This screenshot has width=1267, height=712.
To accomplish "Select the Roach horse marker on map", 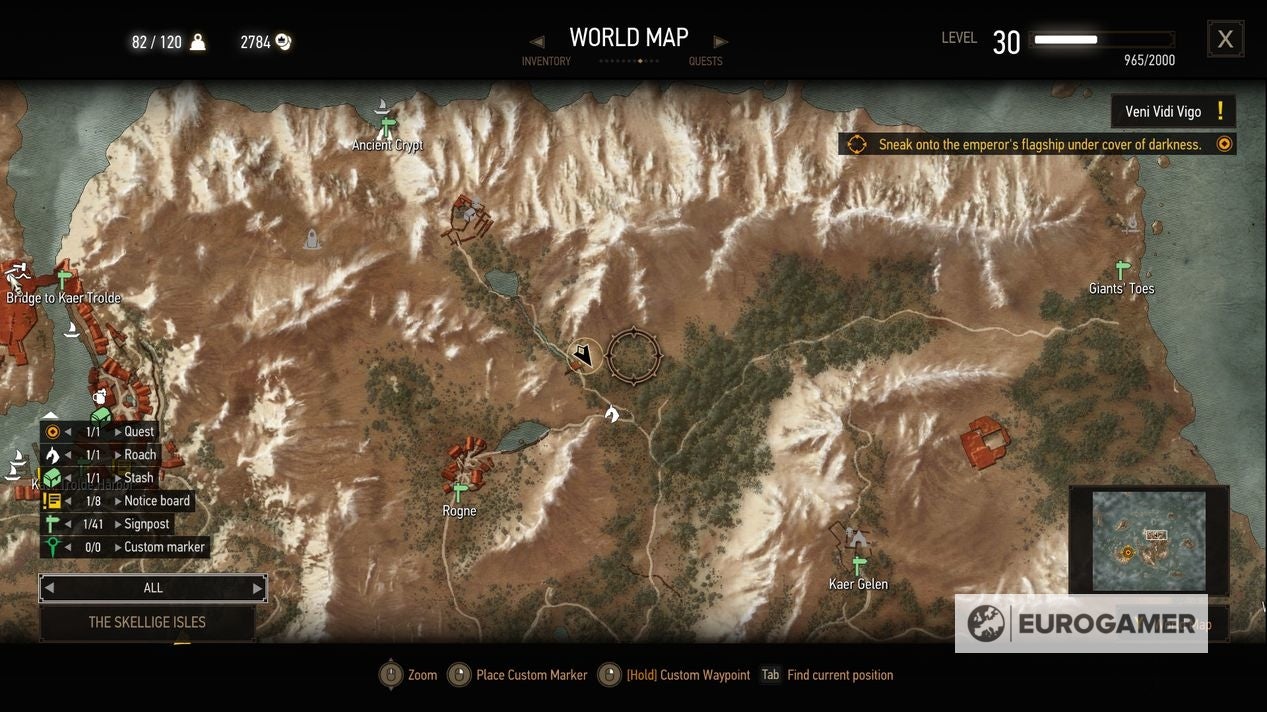I will pos(612,413).
